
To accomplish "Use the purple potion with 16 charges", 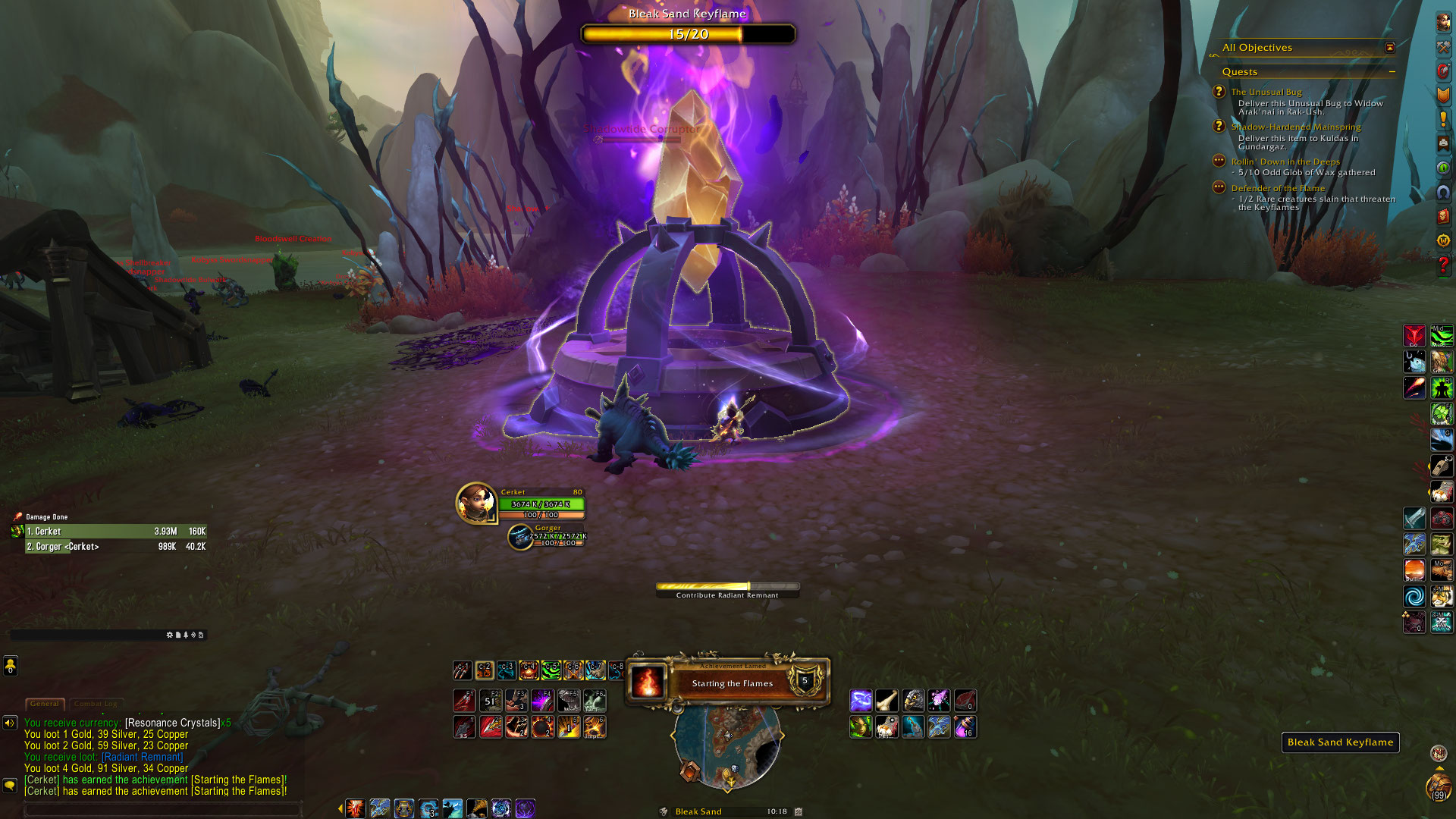I will (x=965, y=727).
